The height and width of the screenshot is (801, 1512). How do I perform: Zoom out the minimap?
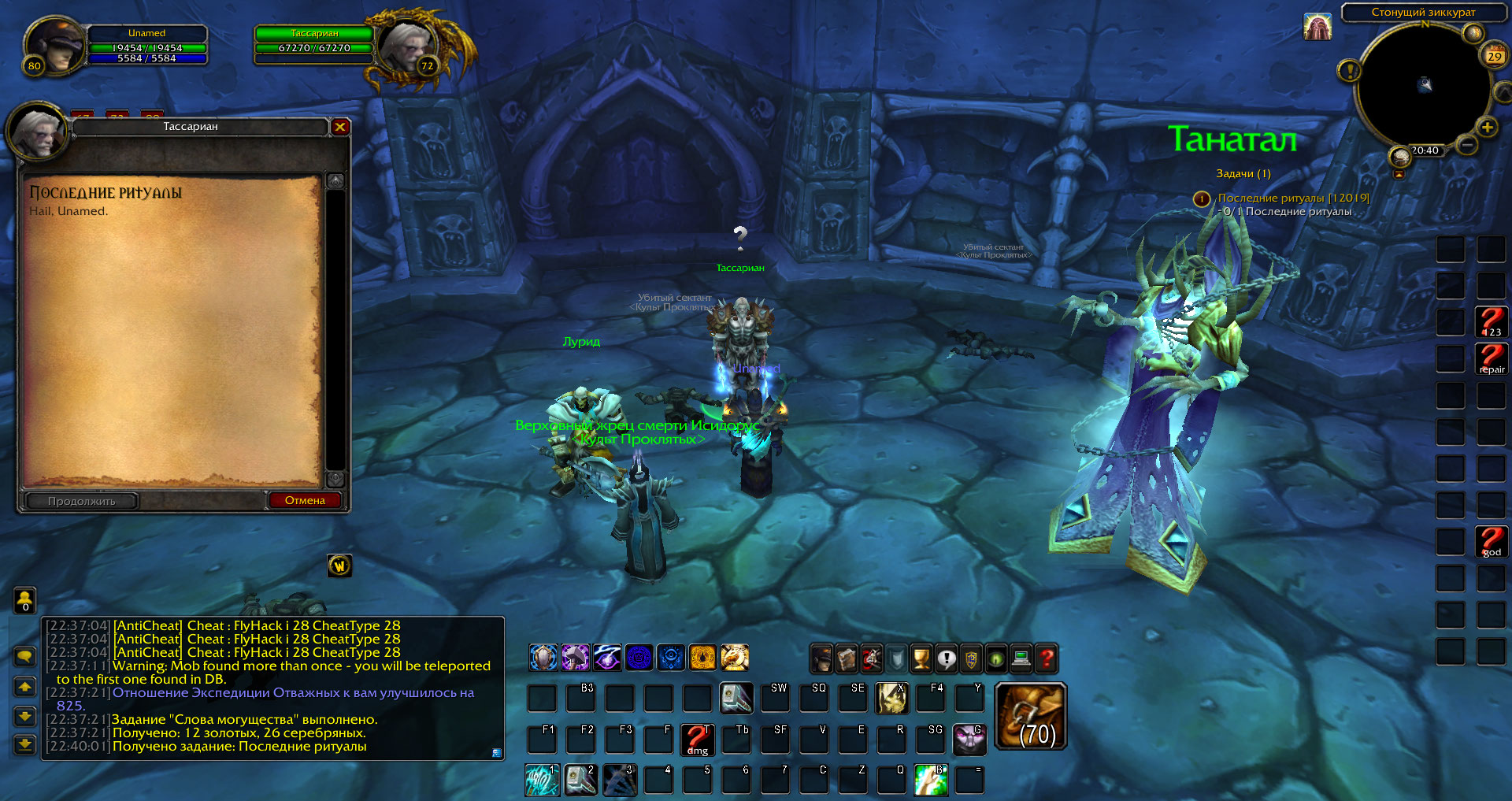pos(1466,145)
